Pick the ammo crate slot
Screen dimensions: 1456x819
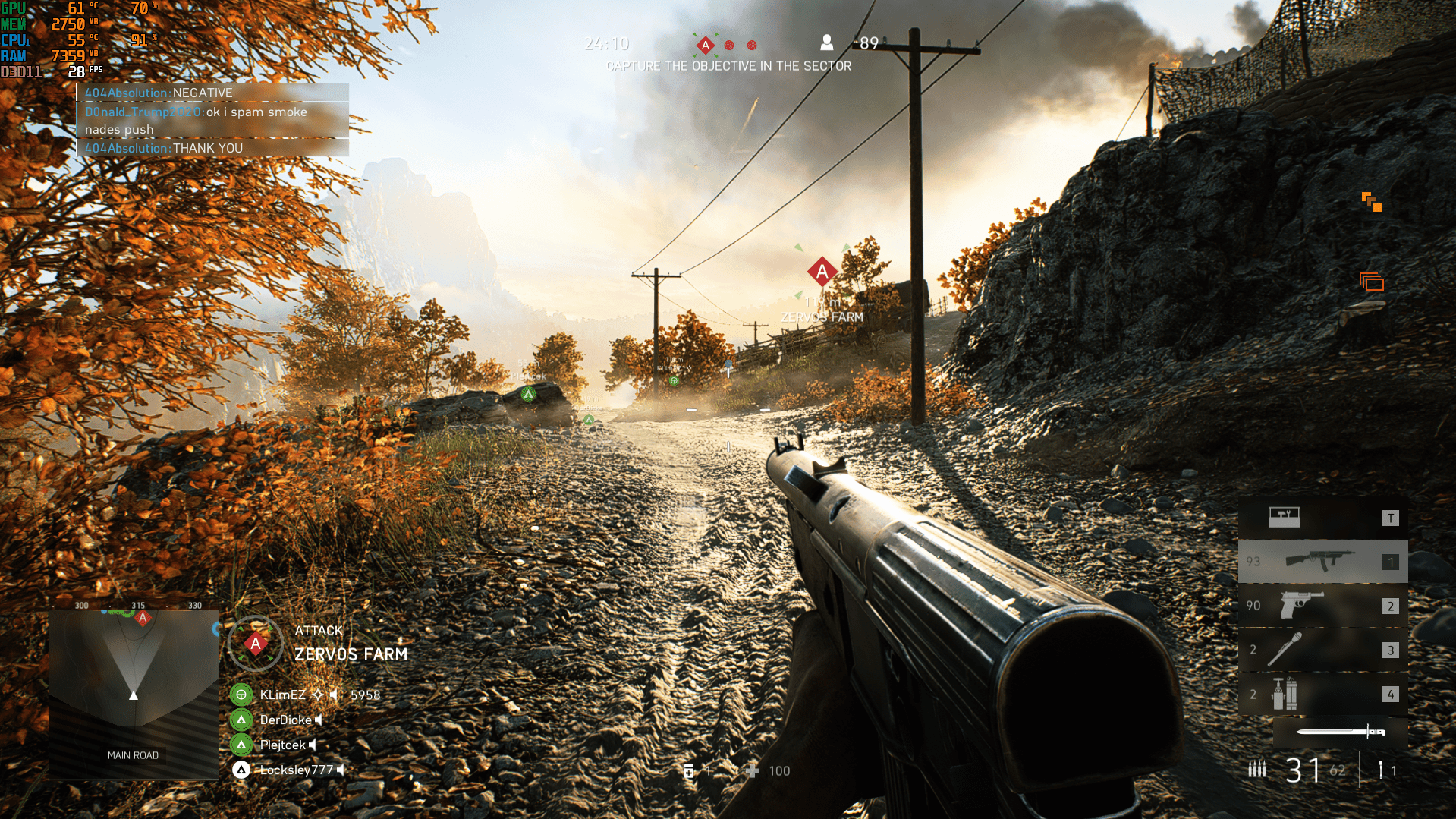tap(1322, 518)
